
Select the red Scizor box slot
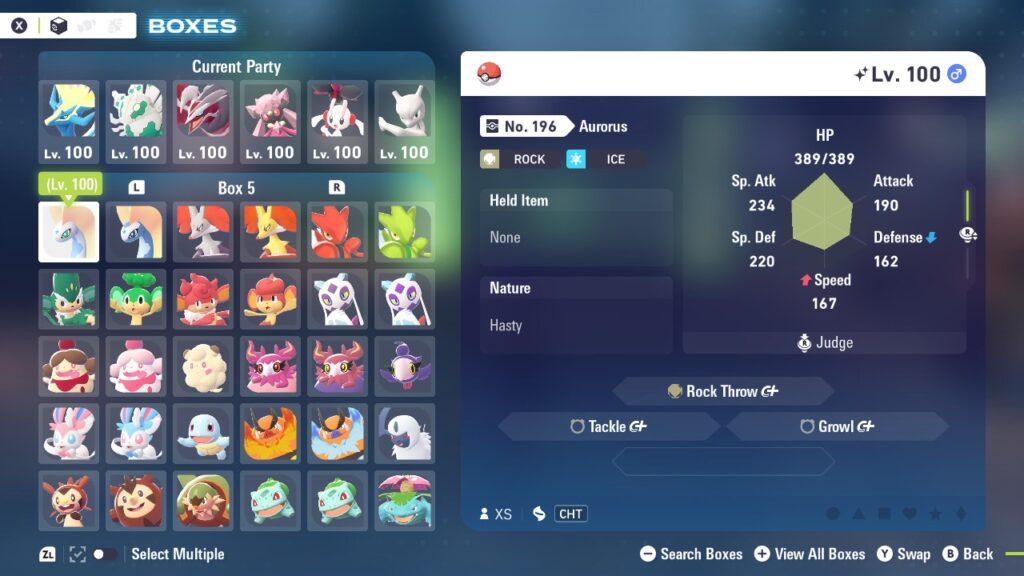click(337, 232)
